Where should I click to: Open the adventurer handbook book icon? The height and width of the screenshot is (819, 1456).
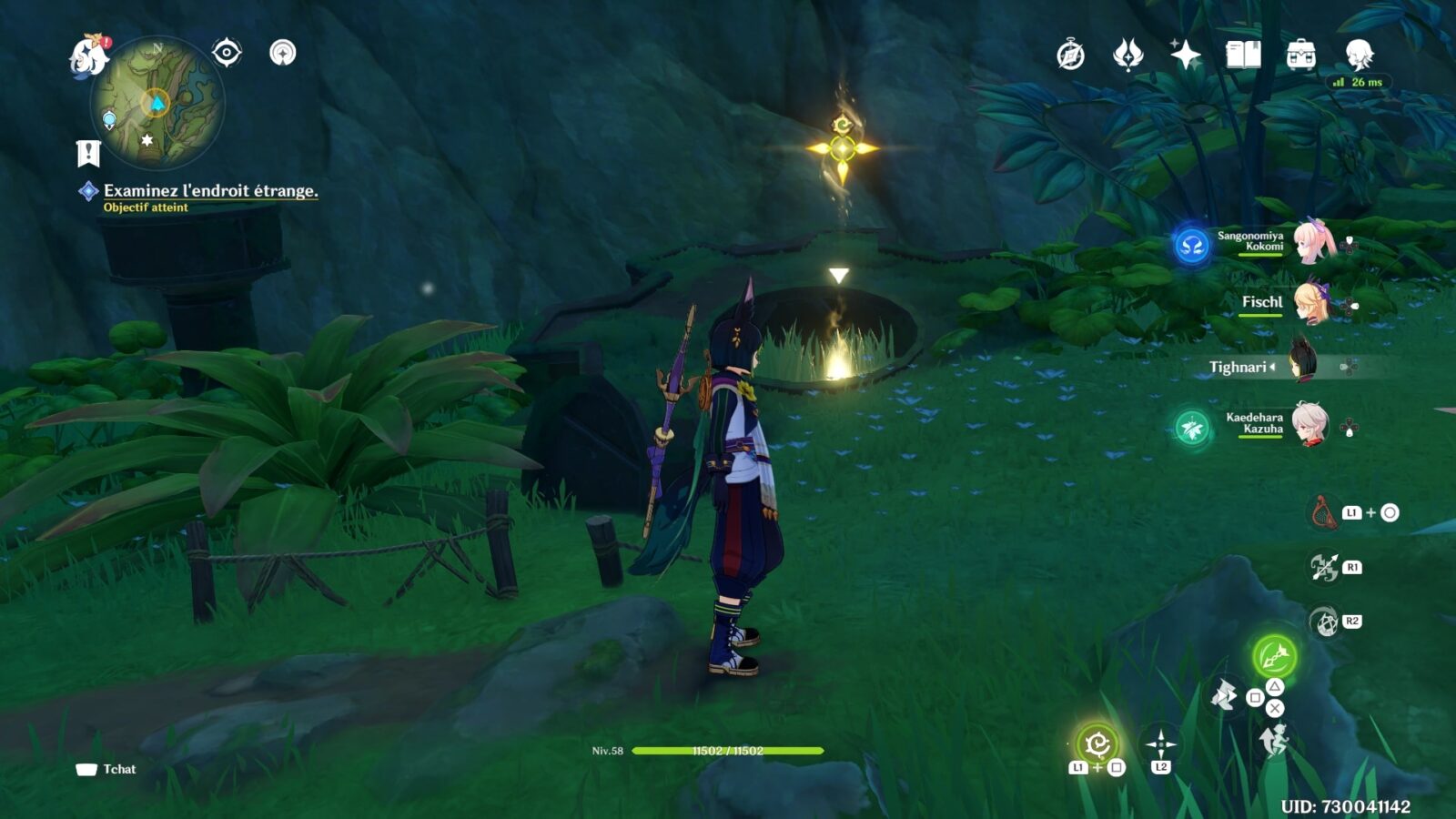click(x=1243, y=56)
